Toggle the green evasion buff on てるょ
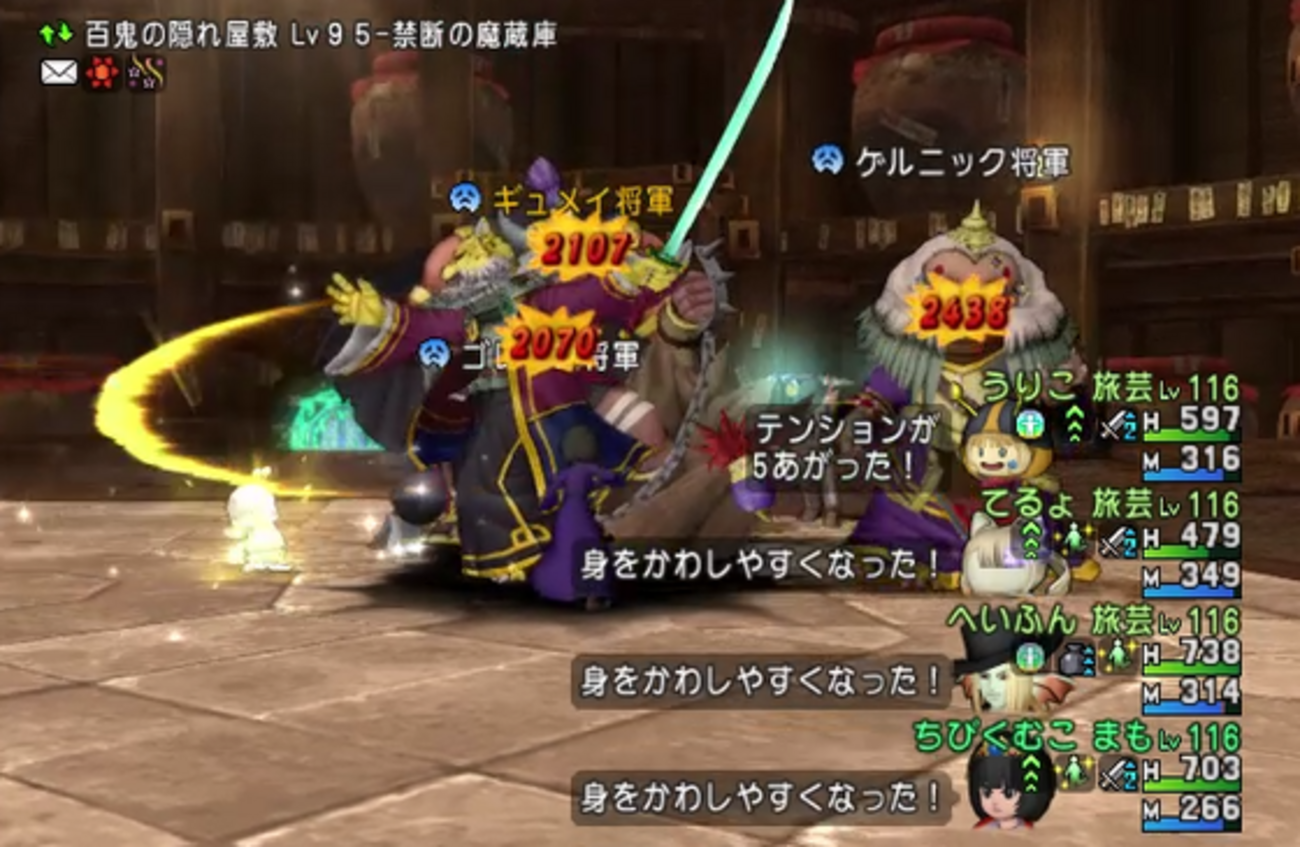Screen dimensions: 1300x847 [1074, 537]
